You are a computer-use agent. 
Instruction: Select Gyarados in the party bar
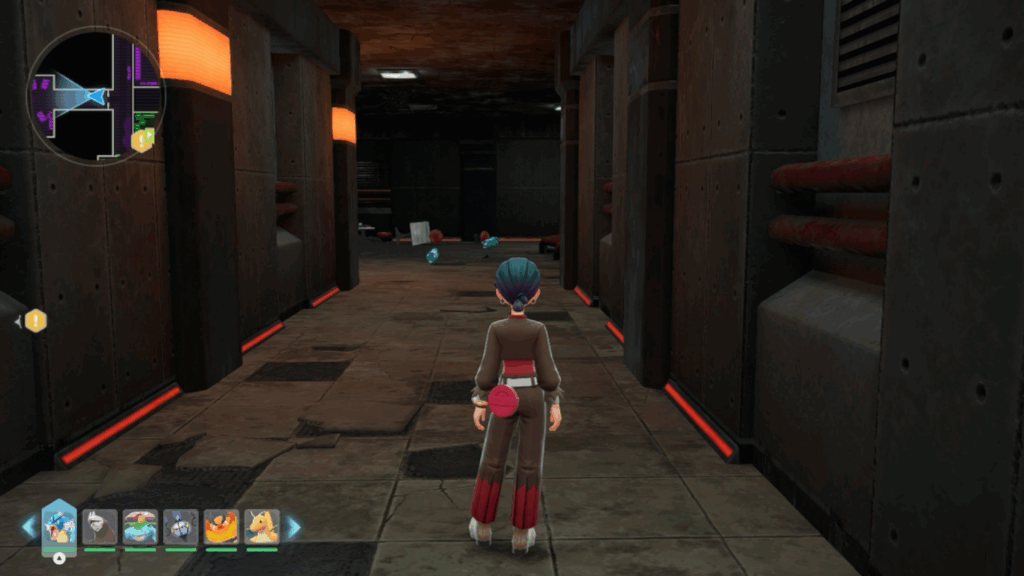coord(59,526)
